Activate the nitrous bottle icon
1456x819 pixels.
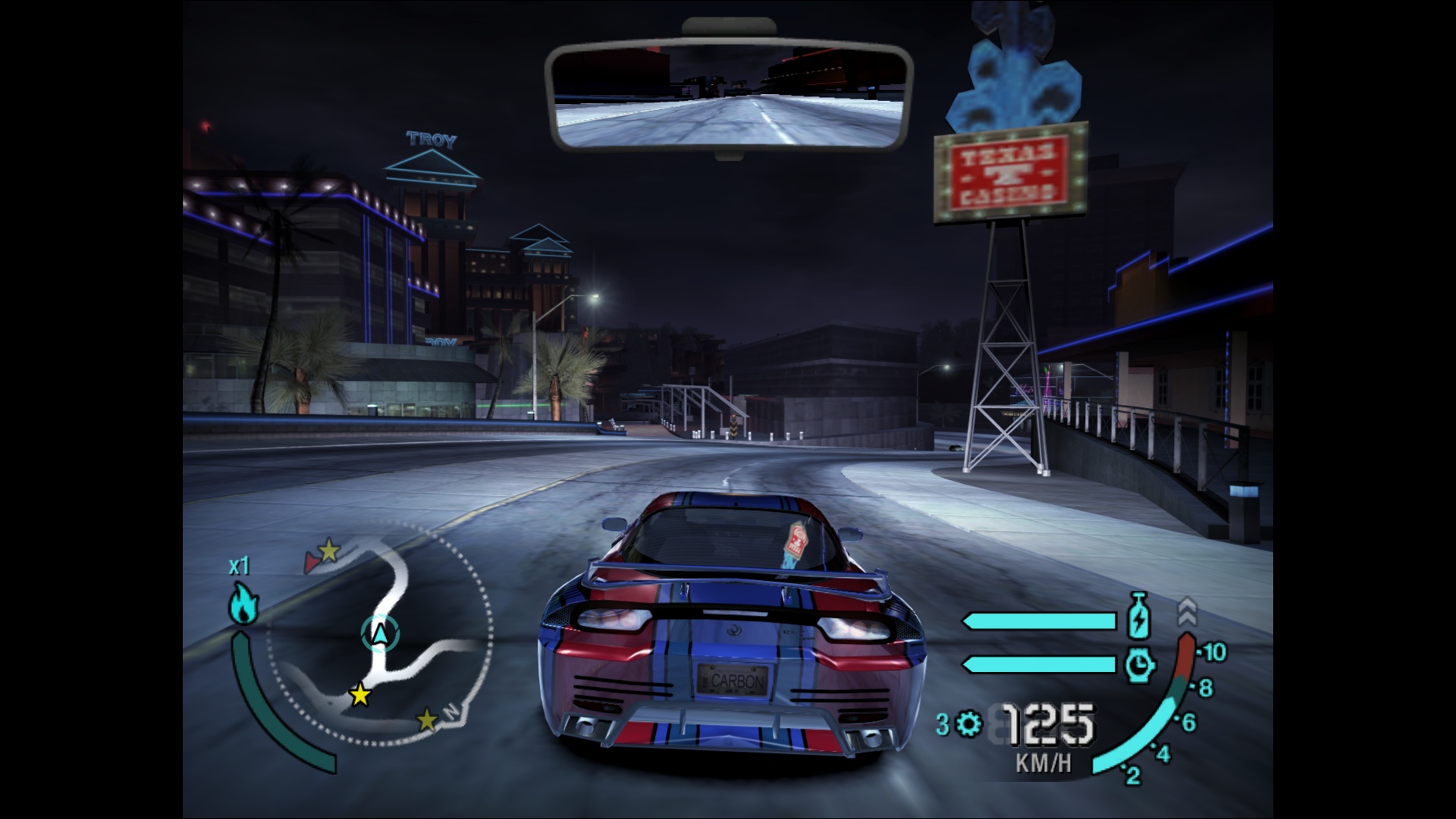point(1140,615)
